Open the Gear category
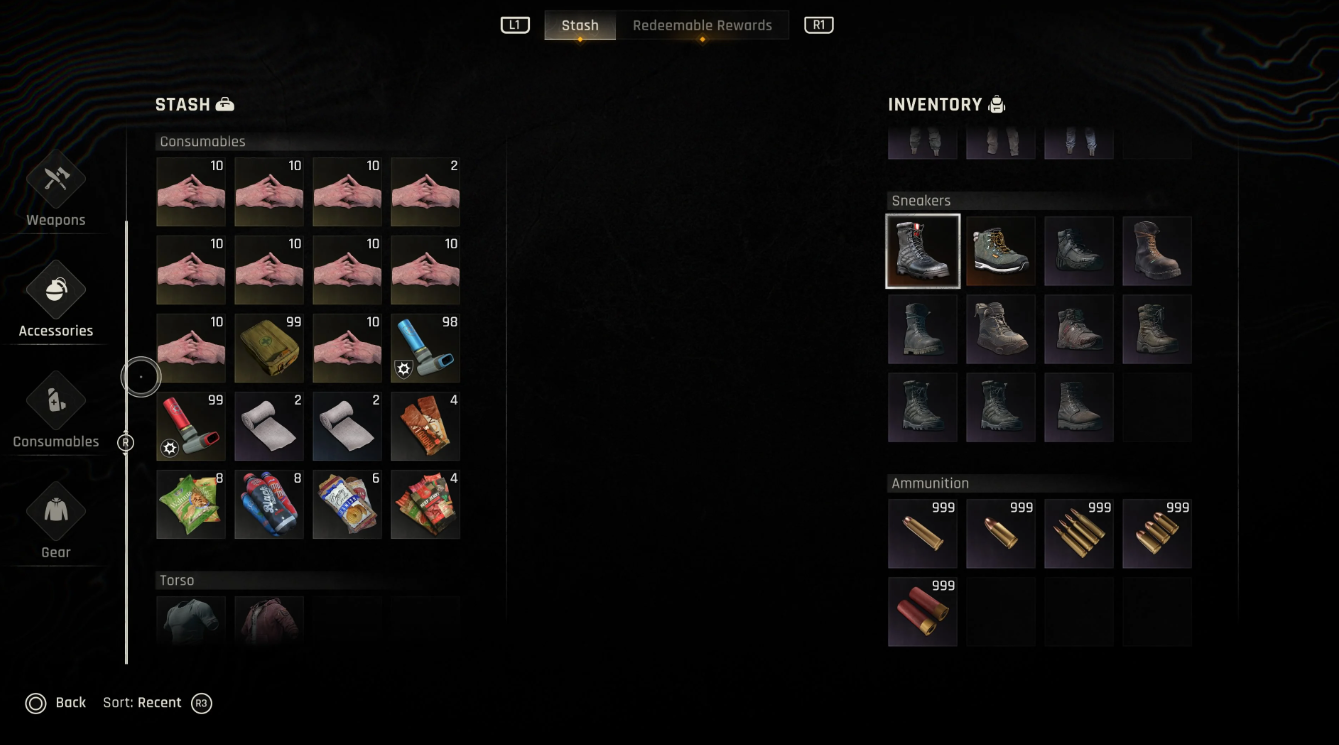Screen dimensions: 1339x745 [56, 521]
